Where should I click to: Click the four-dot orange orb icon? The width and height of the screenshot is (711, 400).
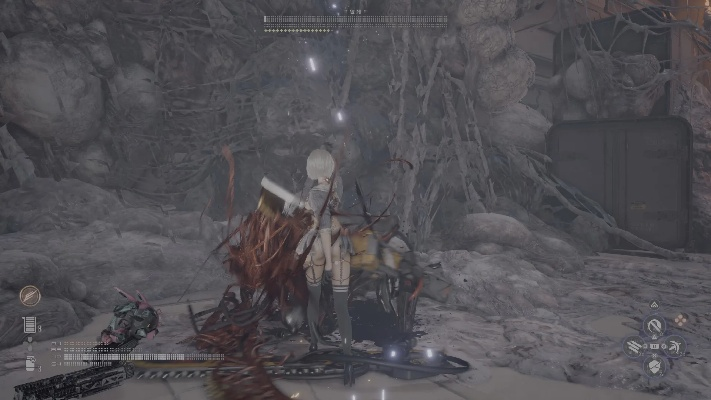(683, 321)
